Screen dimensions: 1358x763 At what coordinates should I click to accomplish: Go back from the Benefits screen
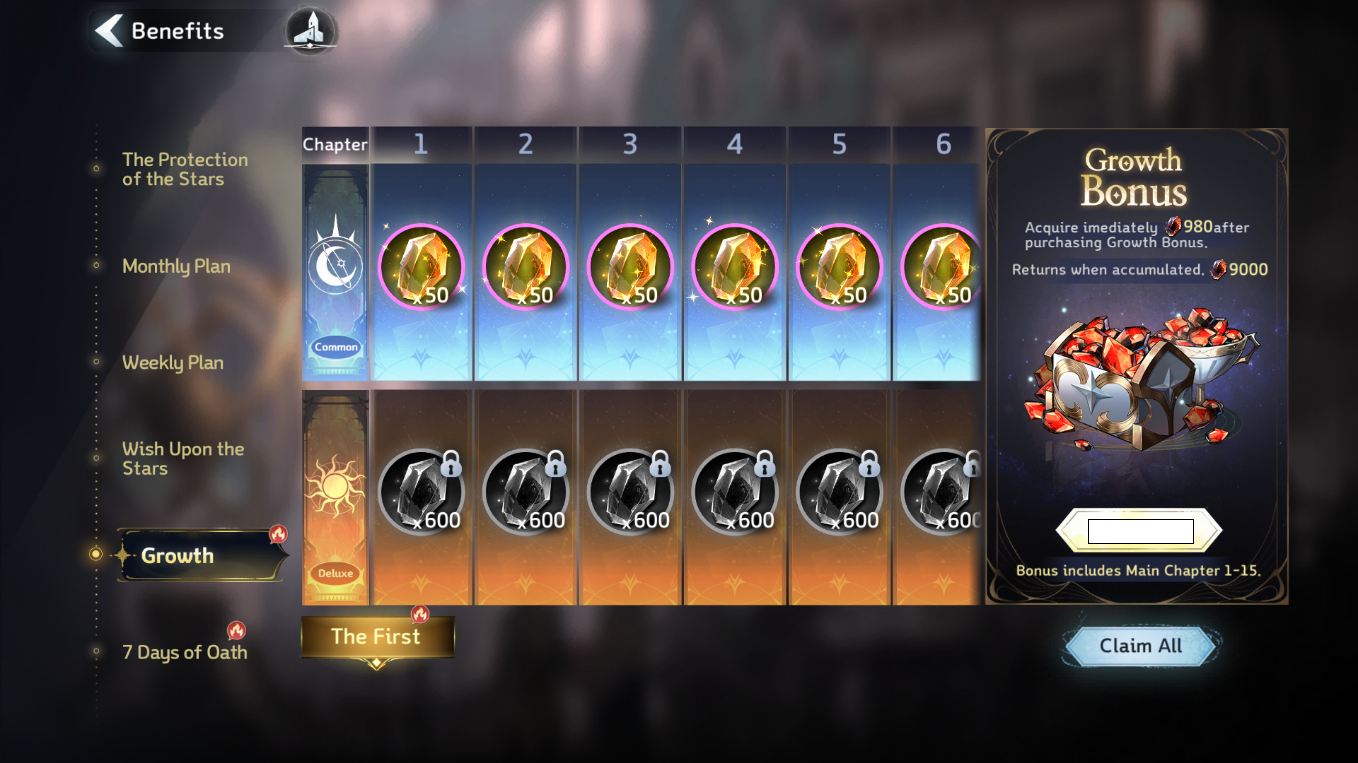108,31
